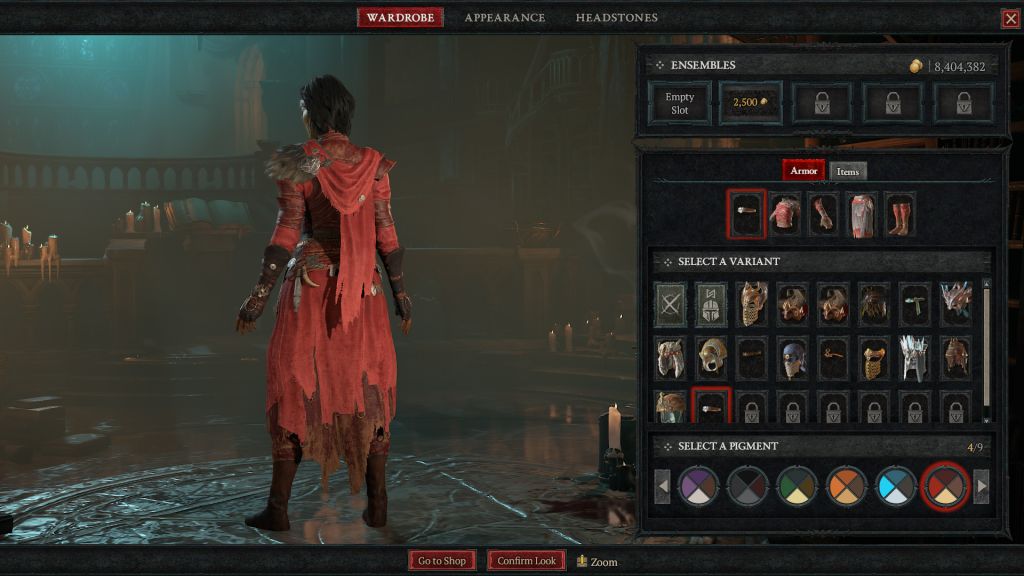Pick the legs armor slot

point(861,215)
